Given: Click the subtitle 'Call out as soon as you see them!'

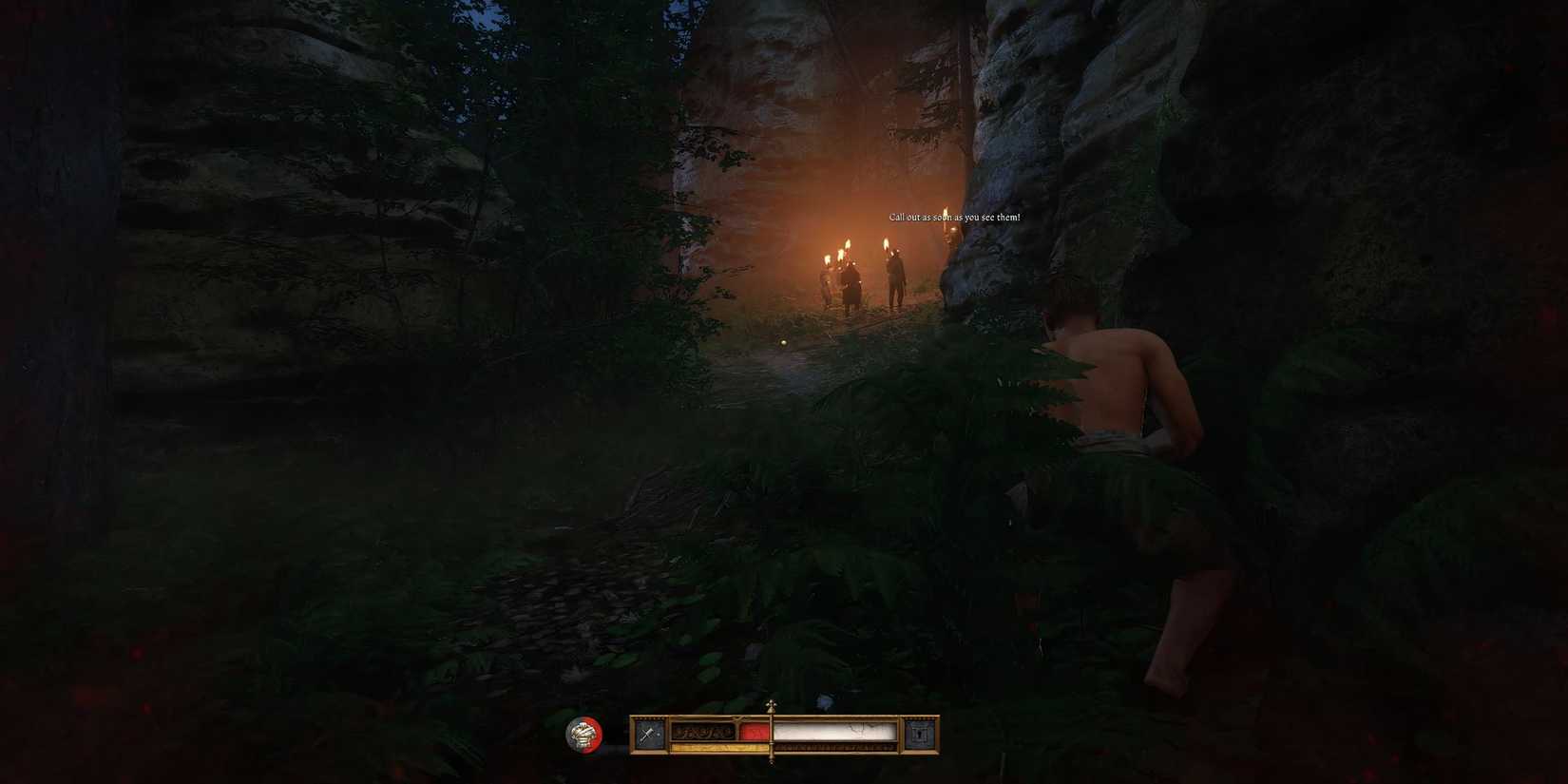Looking at the screenshot, I should pos(953,217).
